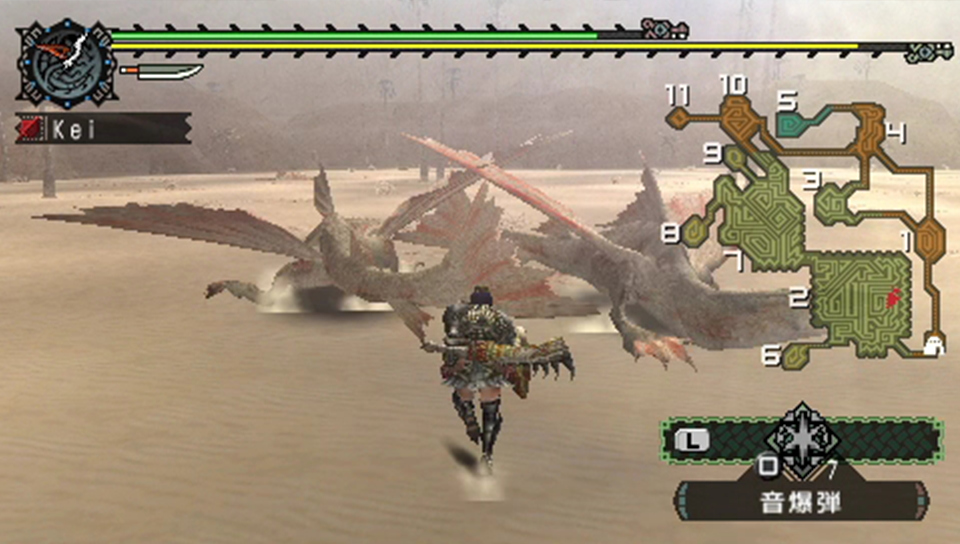Image resolution: width=960 pixels, height=544 pixels.
Task: Select area 5 on the map
Action: coord(797,121)
